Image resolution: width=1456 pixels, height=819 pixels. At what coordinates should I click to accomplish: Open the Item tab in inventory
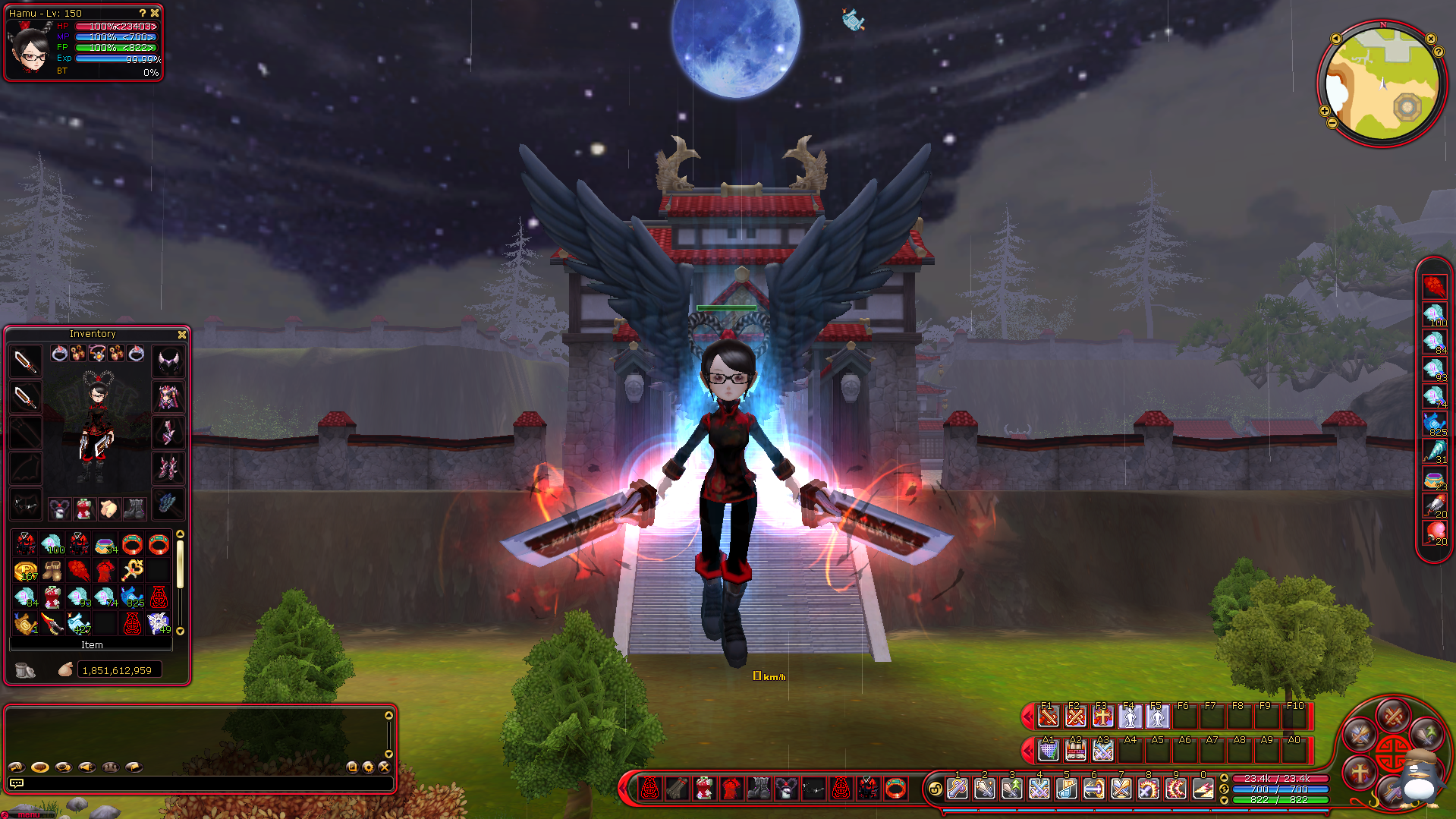(x=92, y=645)
